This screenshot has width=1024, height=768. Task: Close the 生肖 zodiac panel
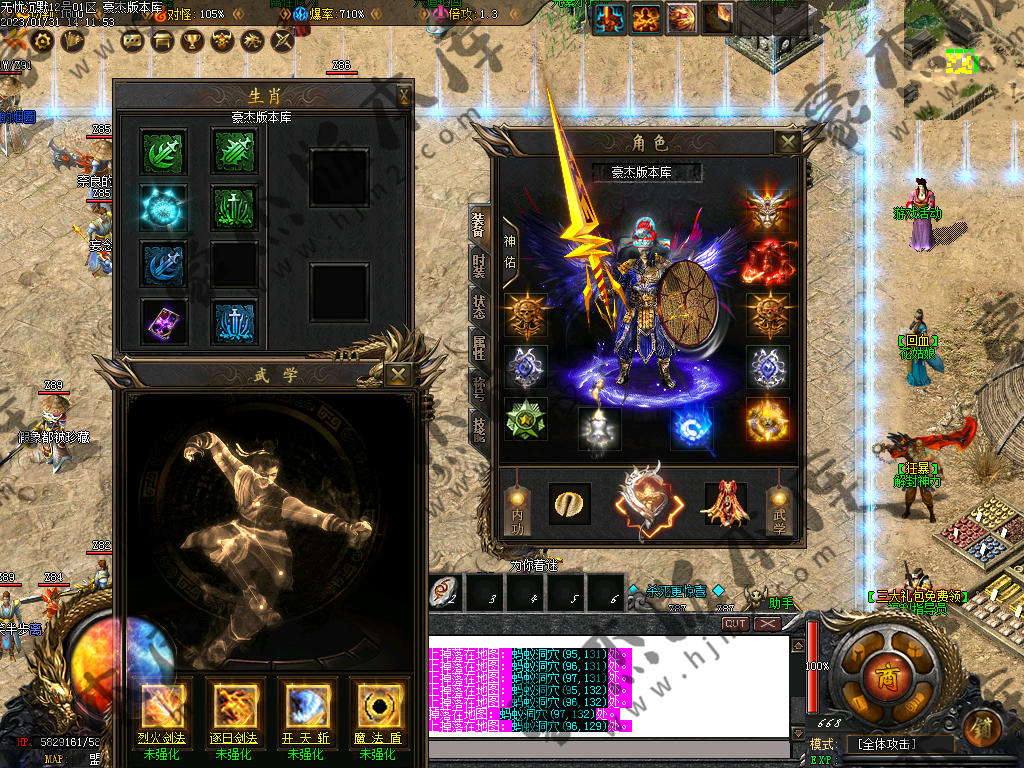403,96
